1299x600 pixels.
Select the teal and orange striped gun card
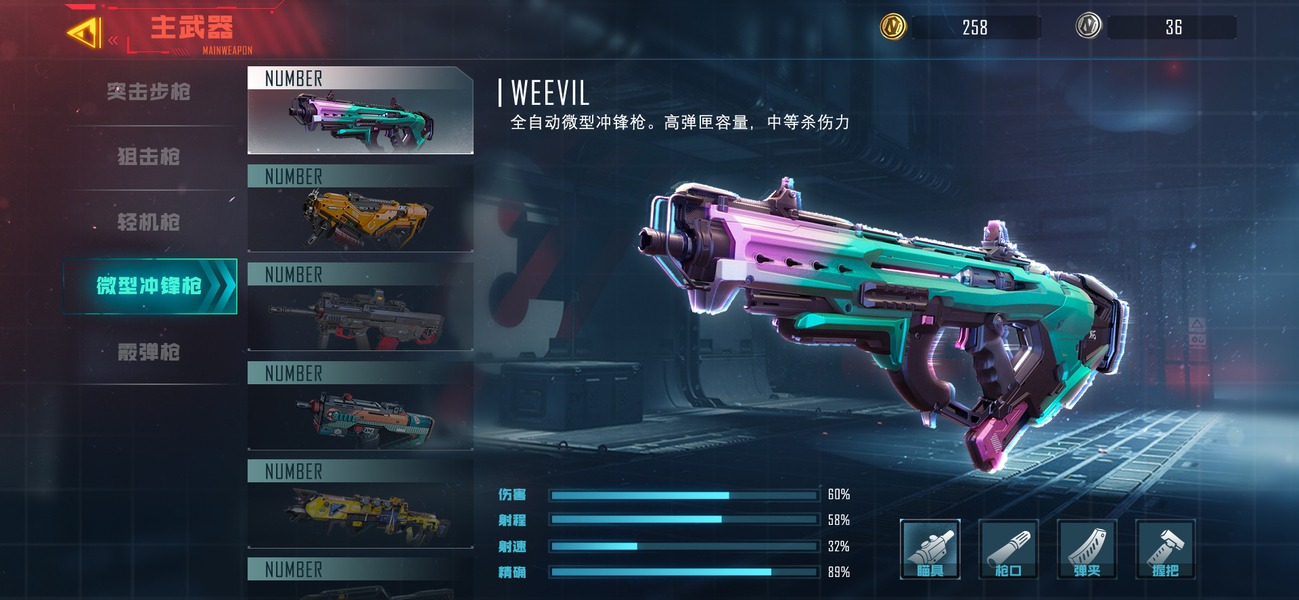point(360,406)
